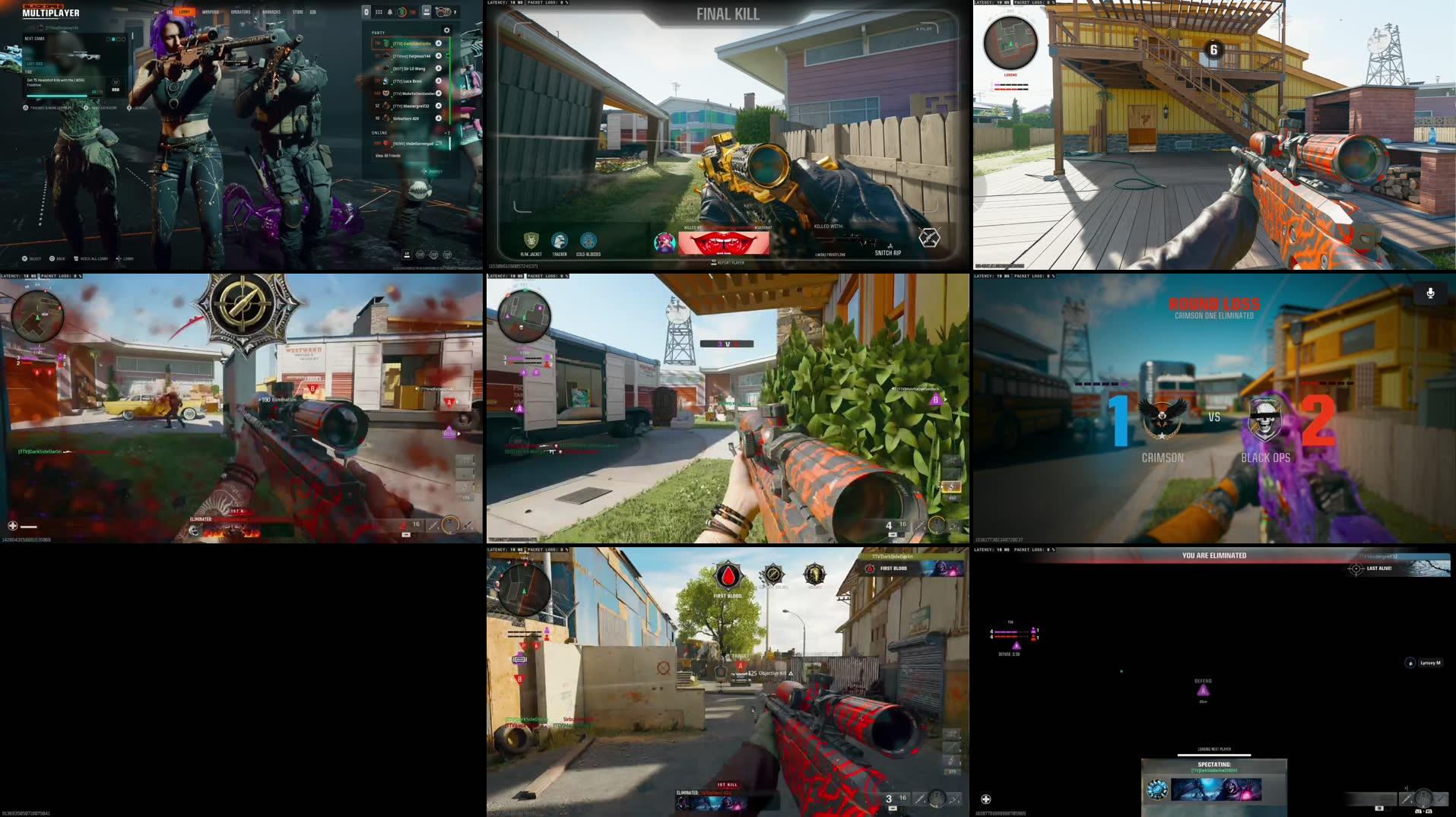1456x817 pixels.
Task: Select the Flak Jacket perk icon
Action: (x=530, y=239)
